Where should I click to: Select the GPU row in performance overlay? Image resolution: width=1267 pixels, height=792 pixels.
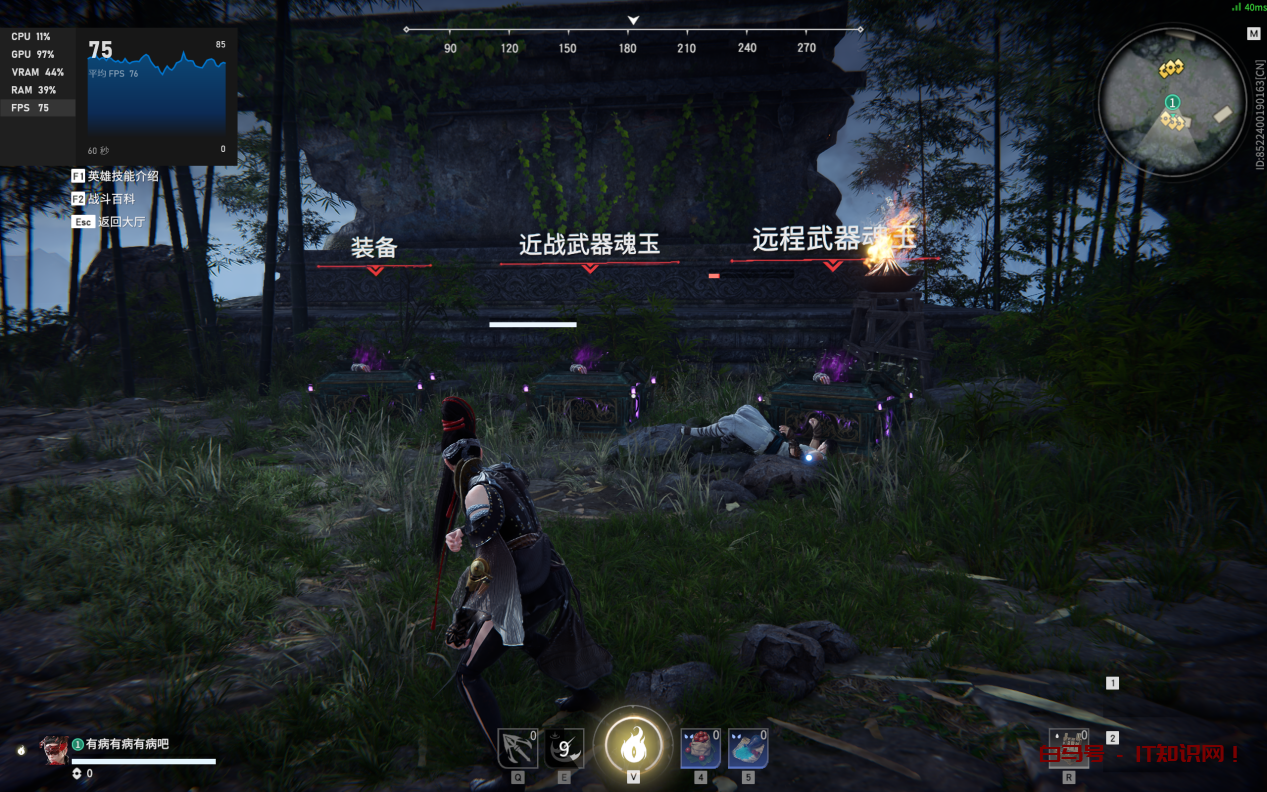coord(37,54)
